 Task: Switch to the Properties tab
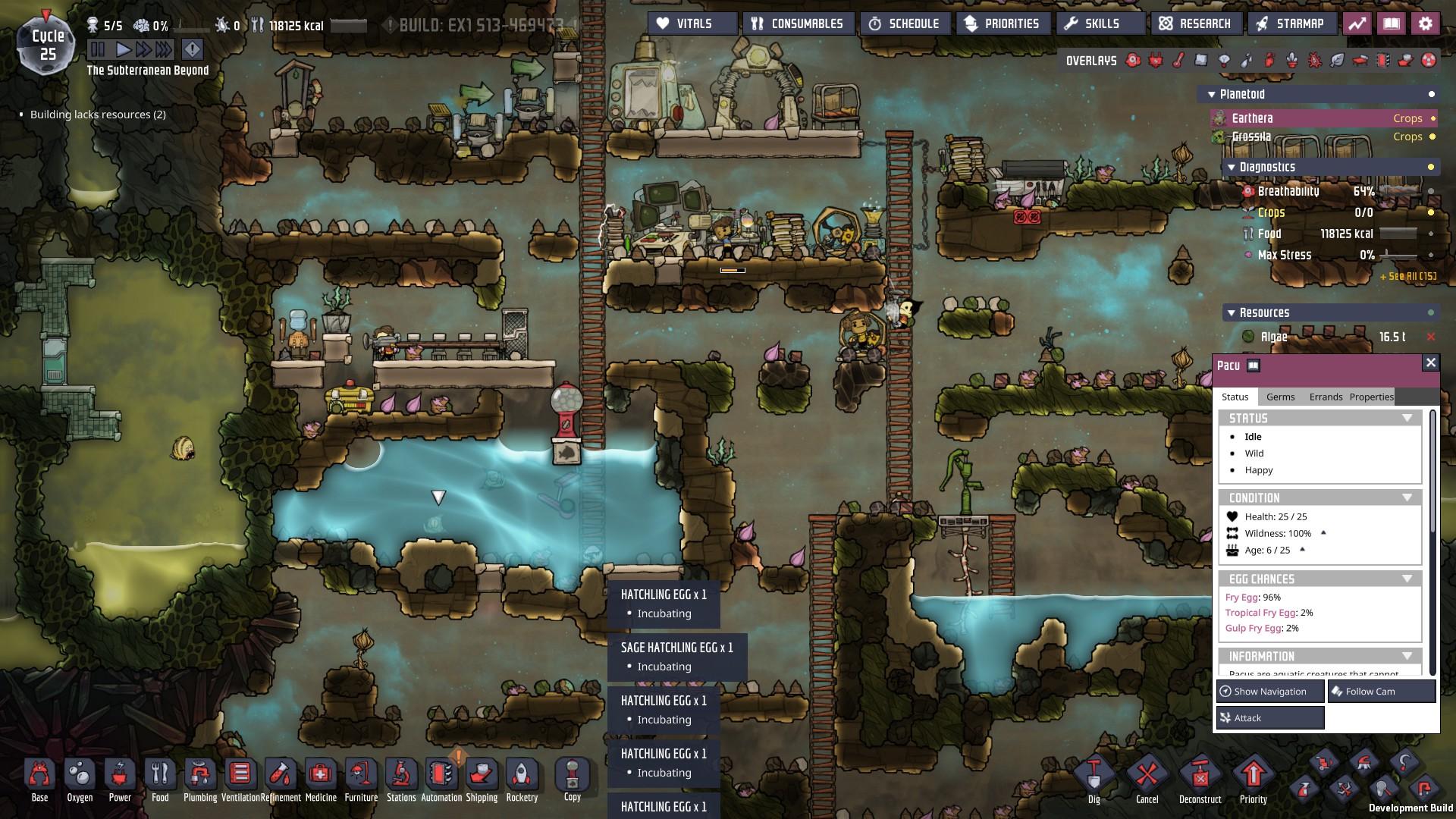[x=1371, y=397]
